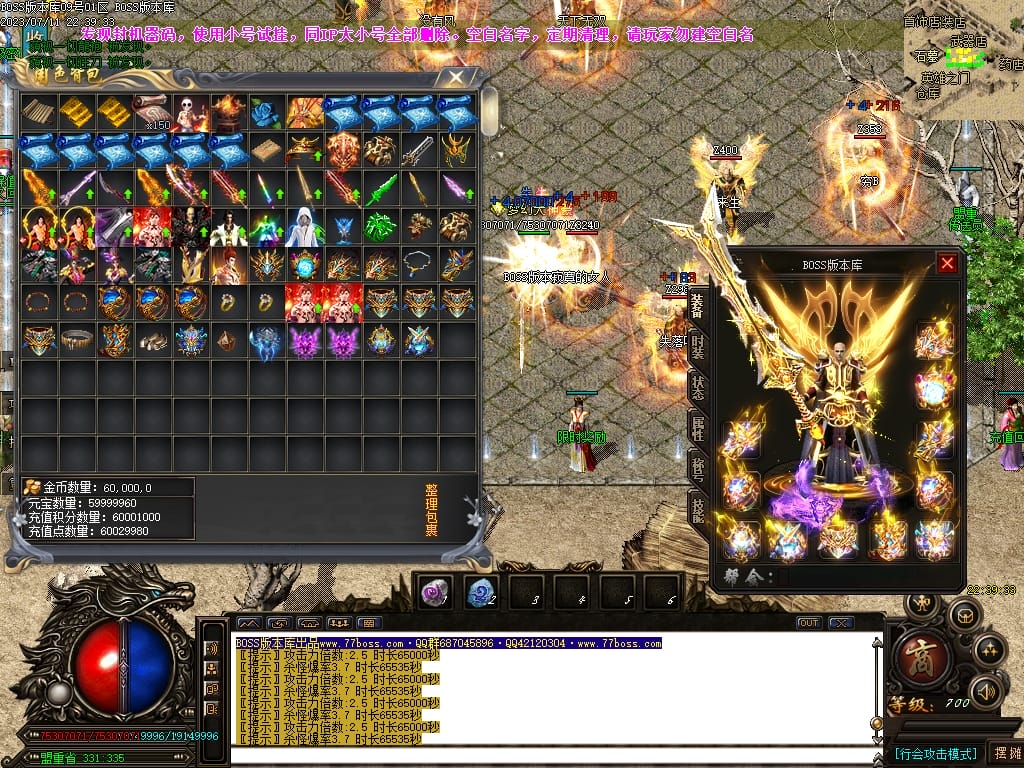Close the BOSS版本库 equipment panel
Viewport: 1024px width, 768px height.
point(947,264)
